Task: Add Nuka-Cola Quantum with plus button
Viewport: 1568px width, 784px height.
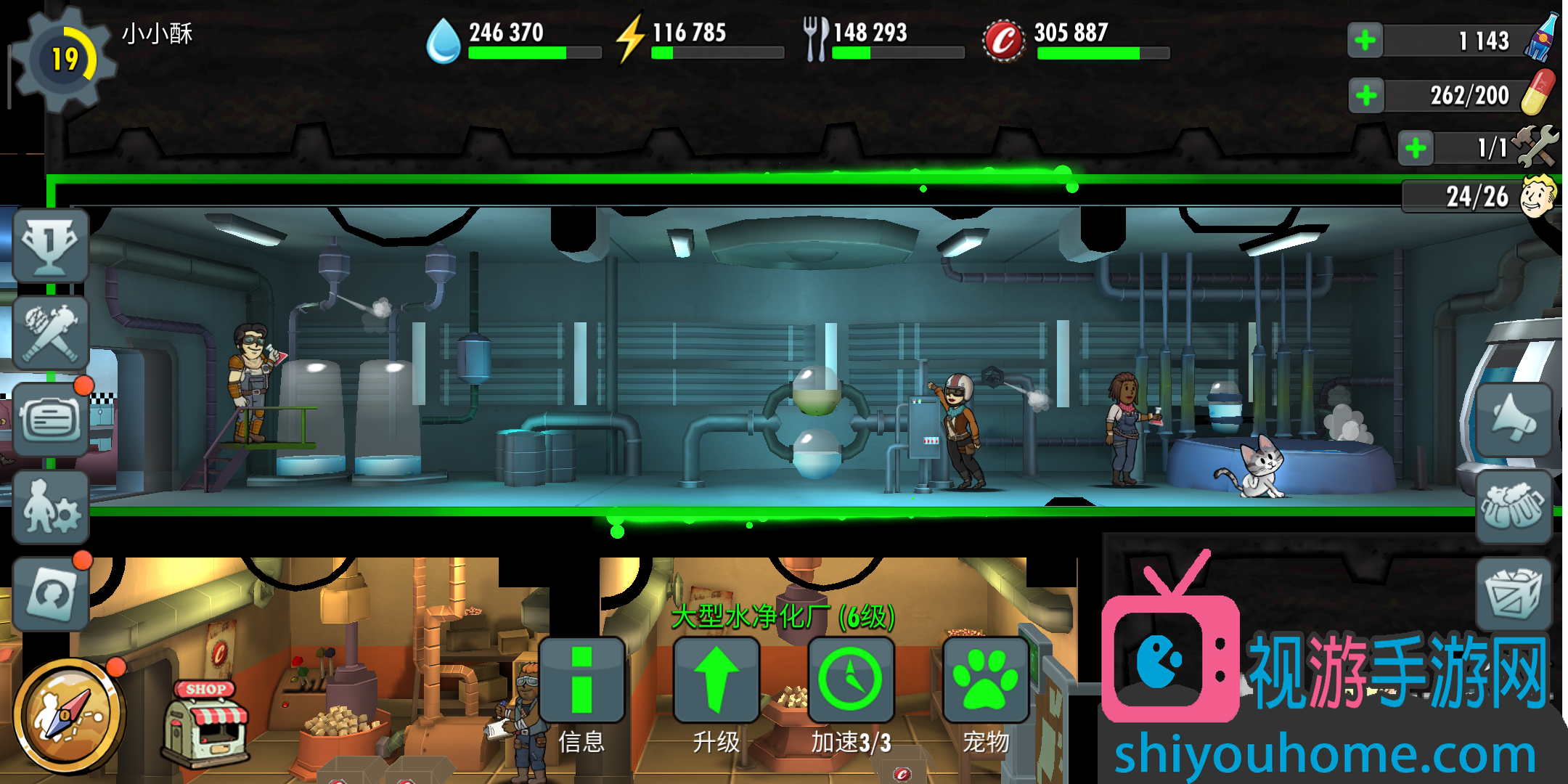Action: [1365, 40]
